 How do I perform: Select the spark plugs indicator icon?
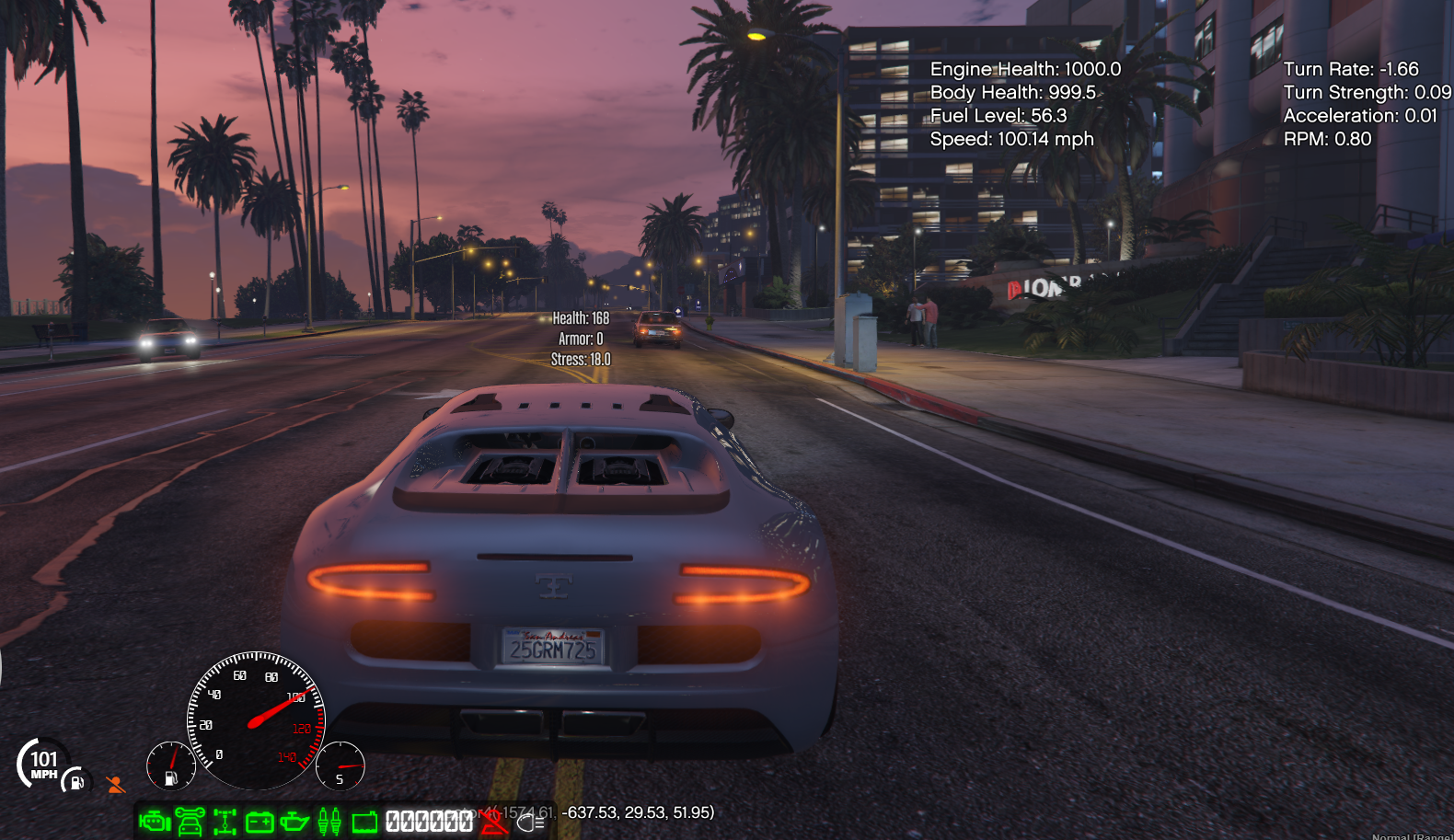pos(329,821)
